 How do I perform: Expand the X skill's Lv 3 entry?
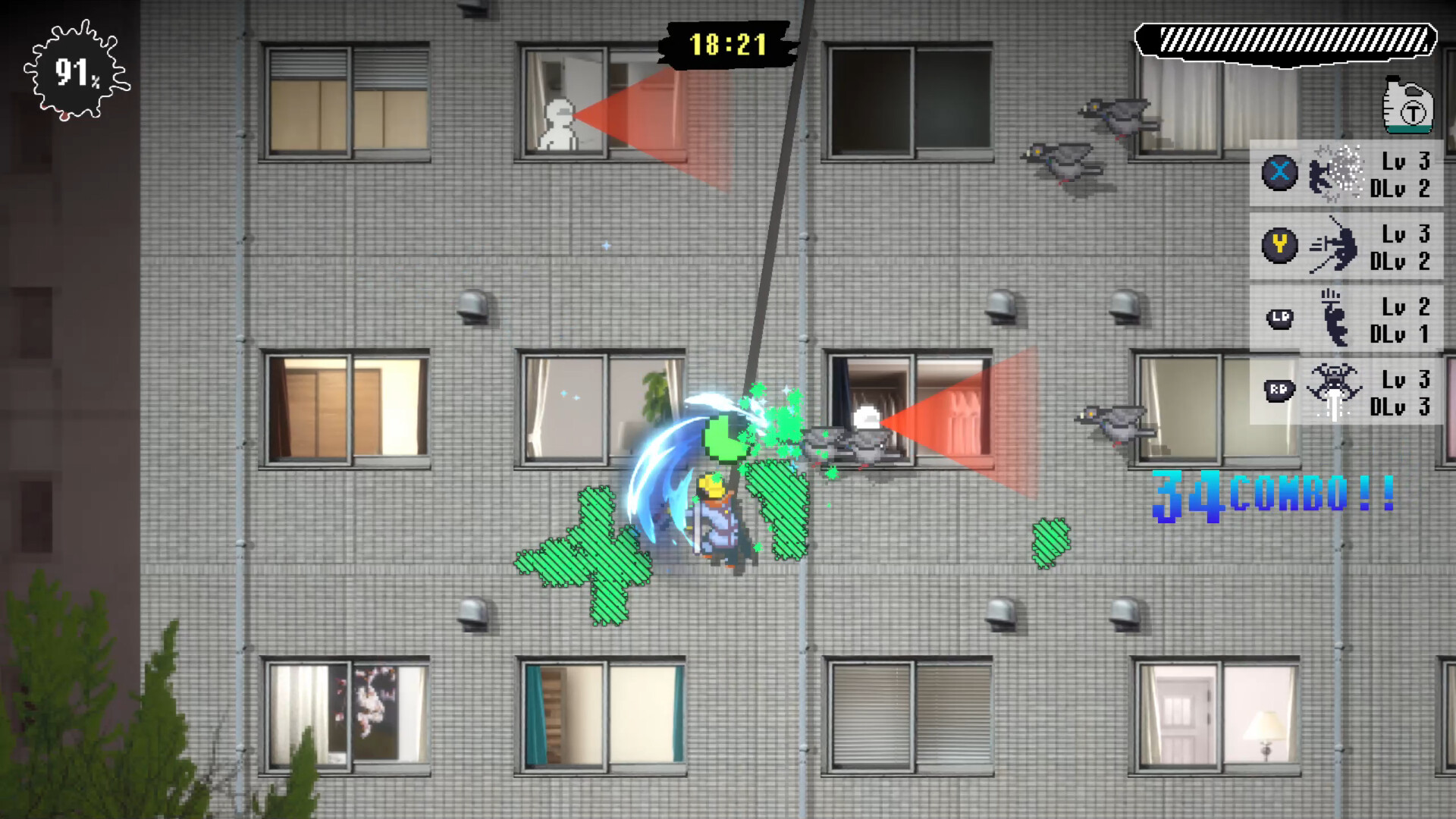[x=1404, y=159]
